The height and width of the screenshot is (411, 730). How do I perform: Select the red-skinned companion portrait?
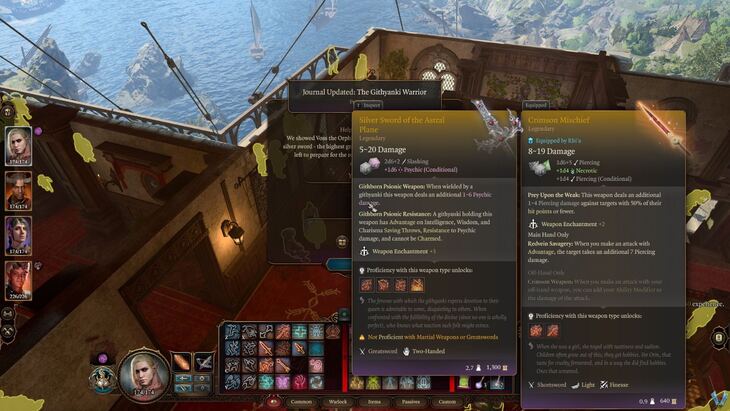(18, 190)
